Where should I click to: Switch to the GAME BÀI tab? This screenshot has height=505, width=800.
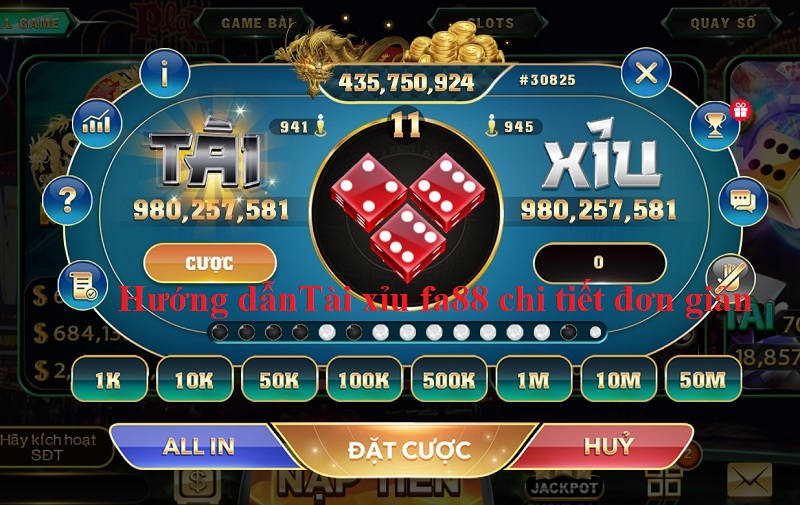pyautogui.click(x=256, y=22)
